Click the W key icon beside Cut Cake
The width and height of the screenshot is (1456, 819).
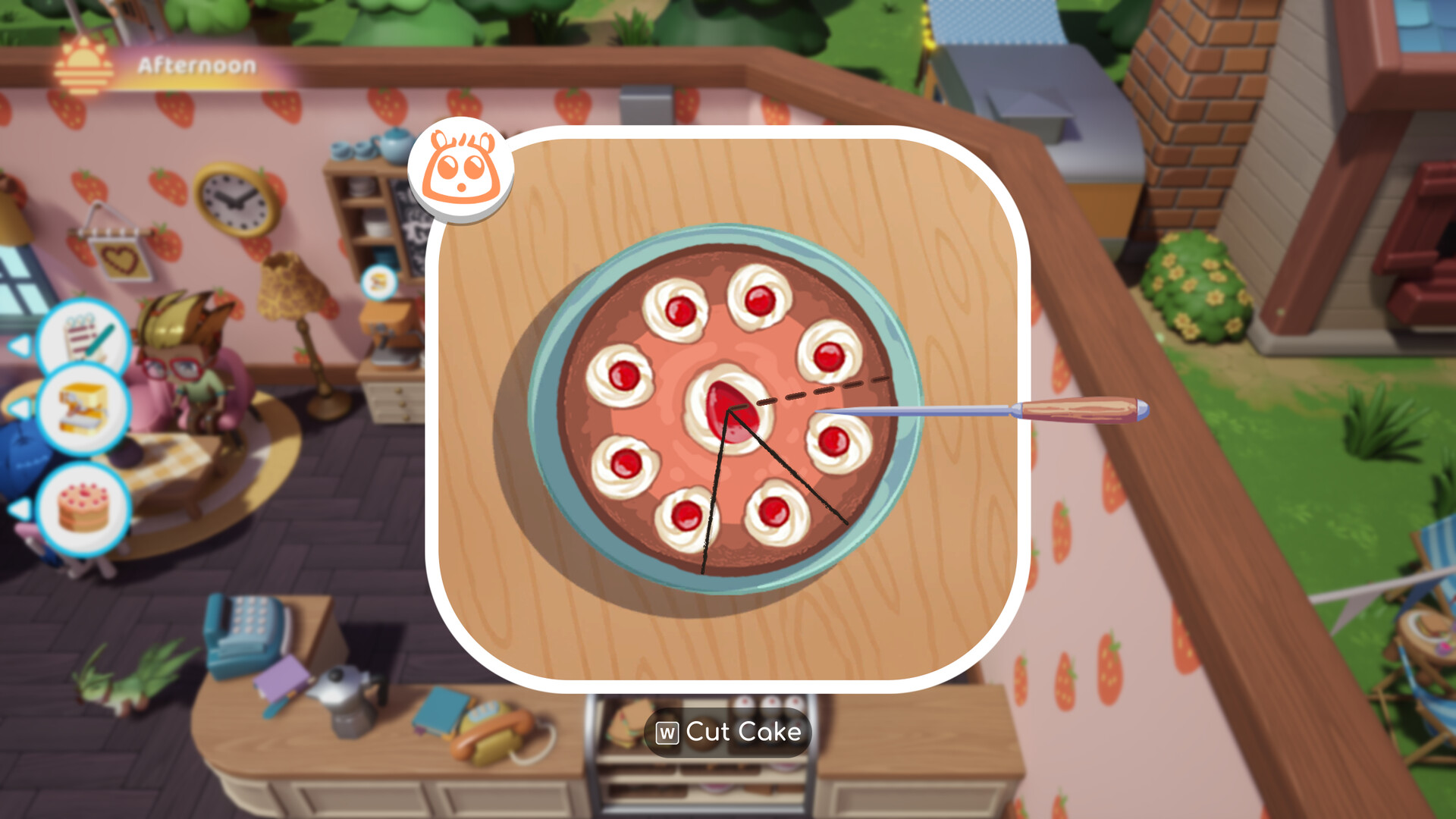667,733
